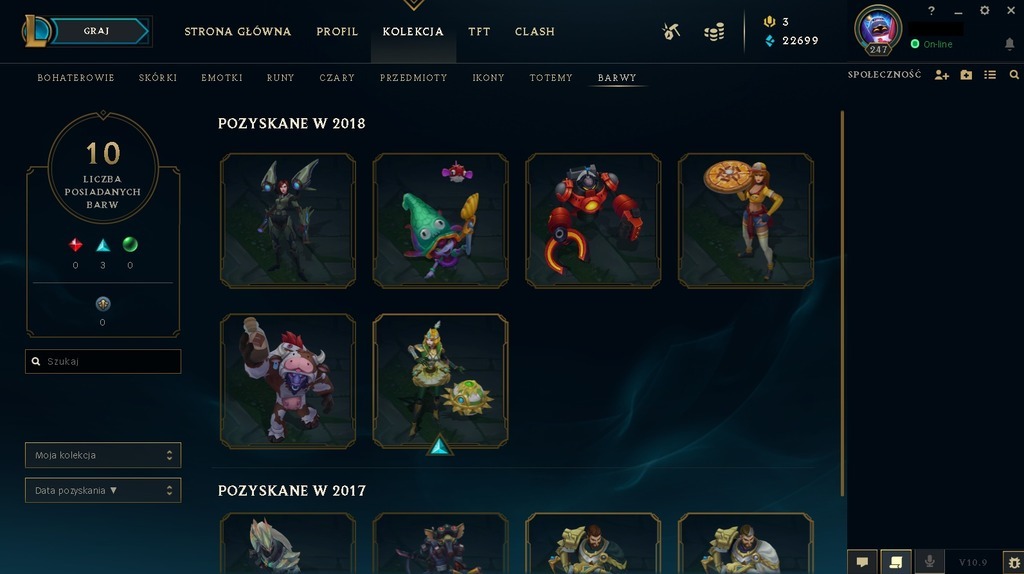Close the client window

coord(1008,11)
